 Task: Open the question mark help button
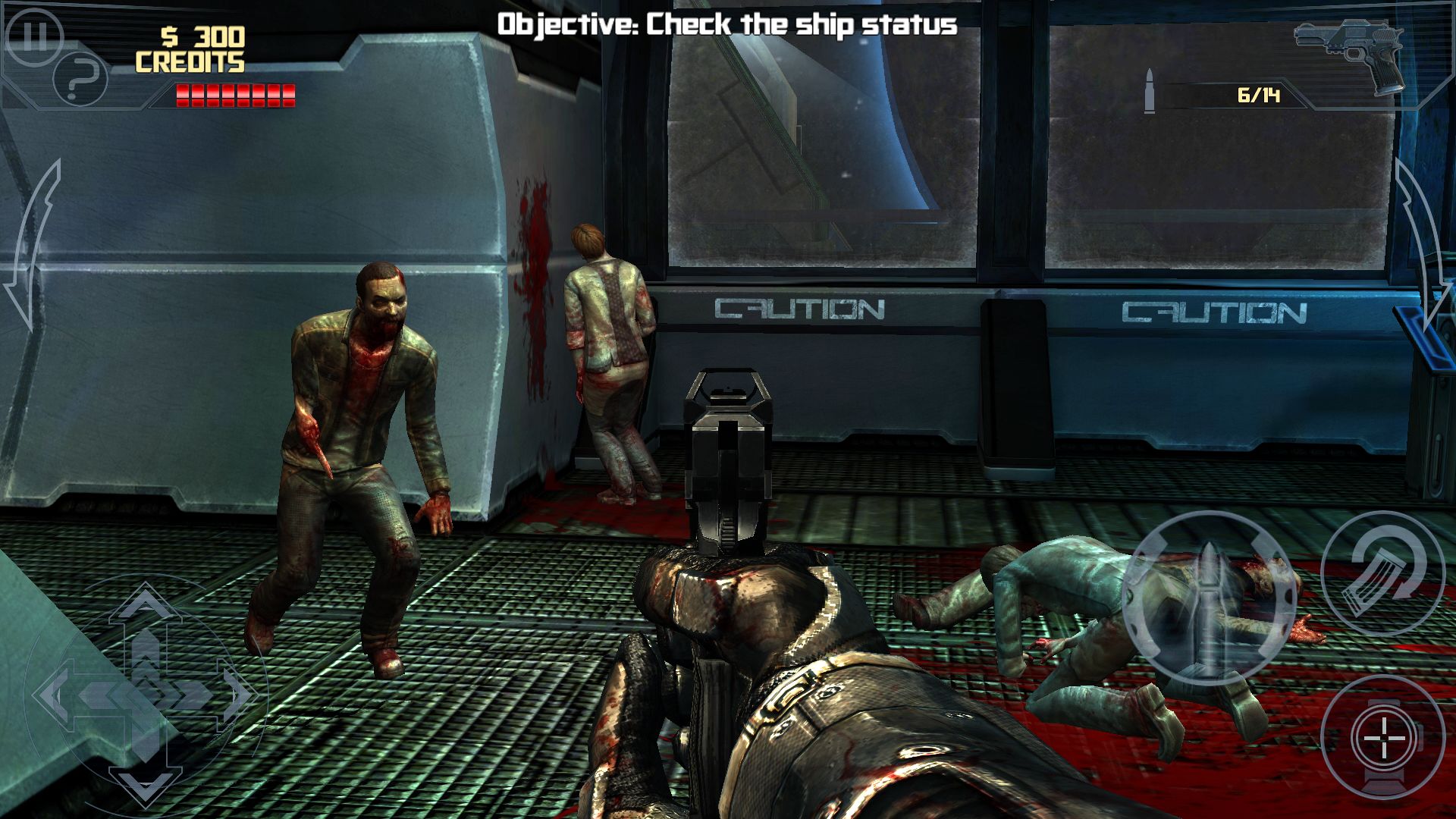(81, 77)
